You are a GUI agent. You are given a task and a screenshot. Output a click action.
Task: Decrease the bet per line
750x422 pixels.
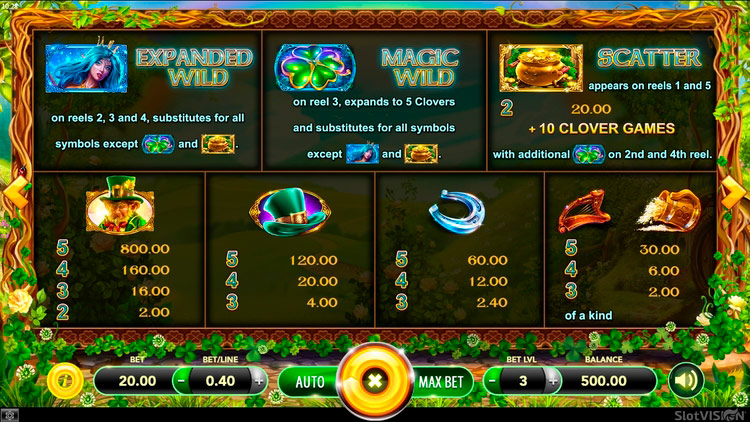click(181, 381)
